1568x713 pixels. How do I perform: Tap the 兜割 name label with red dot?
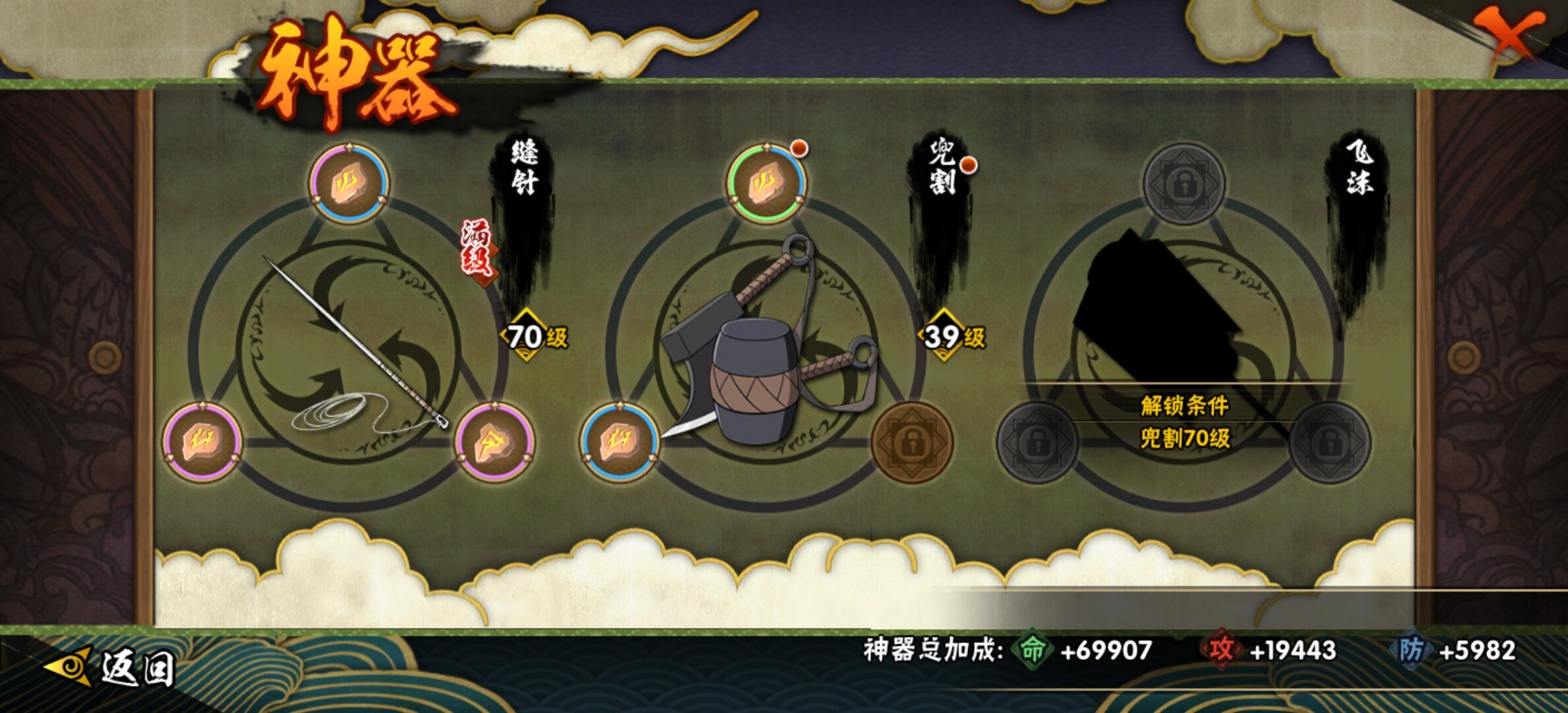point(942,166)
